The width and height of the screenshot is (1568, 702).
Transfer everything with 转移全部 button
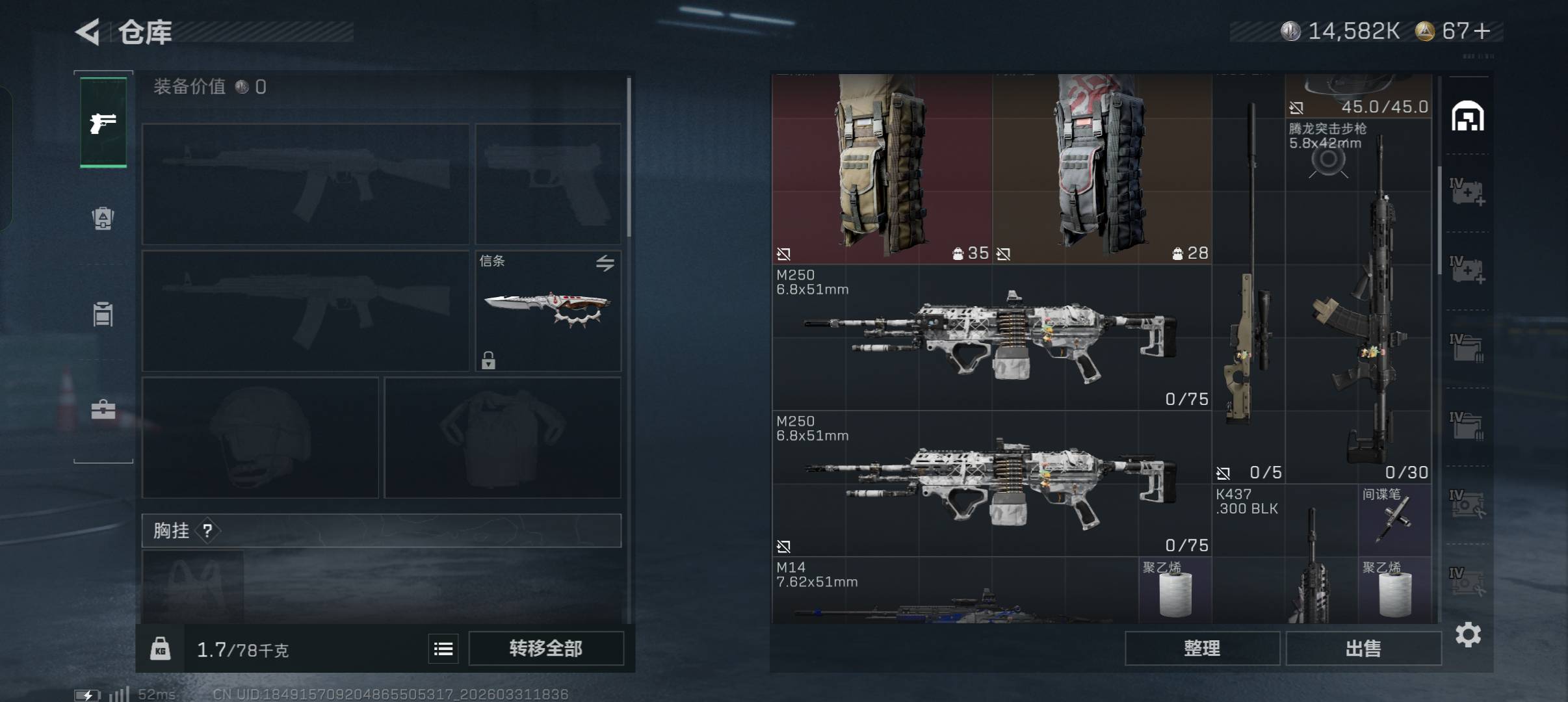point(545,648)
